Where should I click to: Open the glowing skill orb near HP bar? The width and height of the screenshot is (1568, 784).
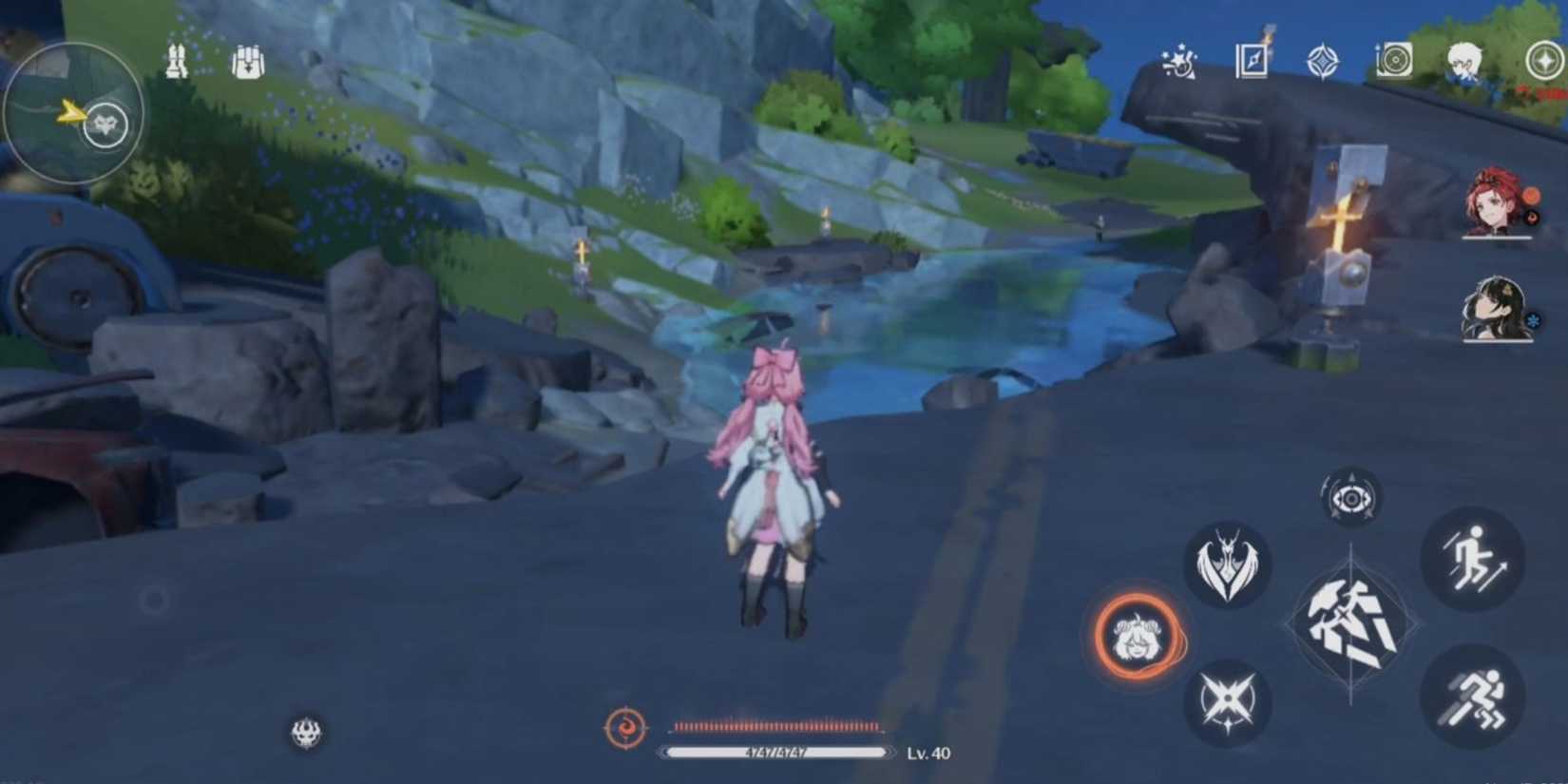tap(628, 728)
